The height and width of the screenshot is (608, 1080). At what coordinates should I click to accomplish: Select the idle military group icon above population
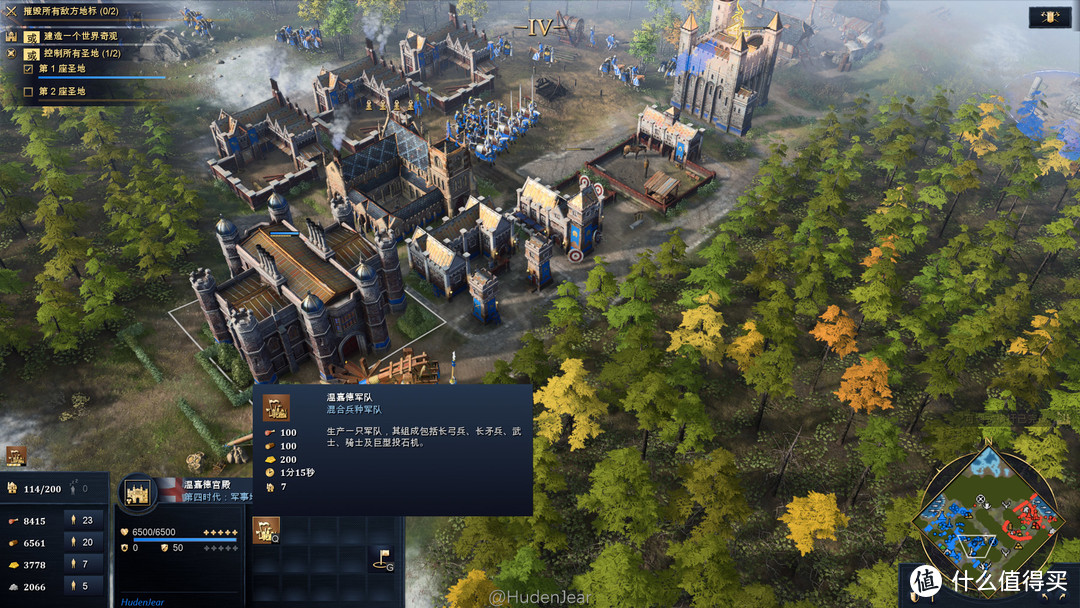(16, 456)
